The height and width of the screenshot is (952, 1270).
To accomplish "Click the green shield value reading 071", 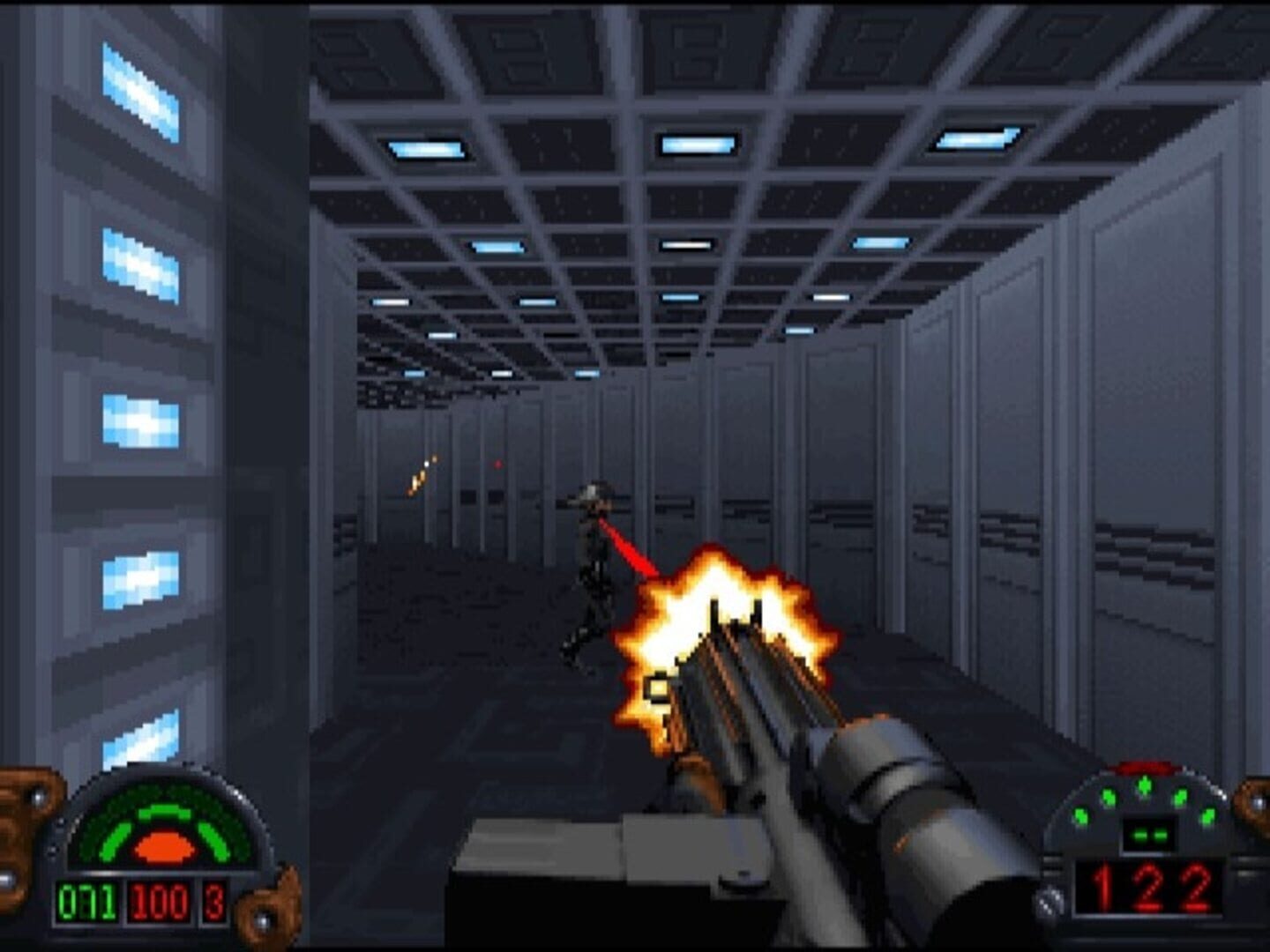I will click(x=88, y=901).
